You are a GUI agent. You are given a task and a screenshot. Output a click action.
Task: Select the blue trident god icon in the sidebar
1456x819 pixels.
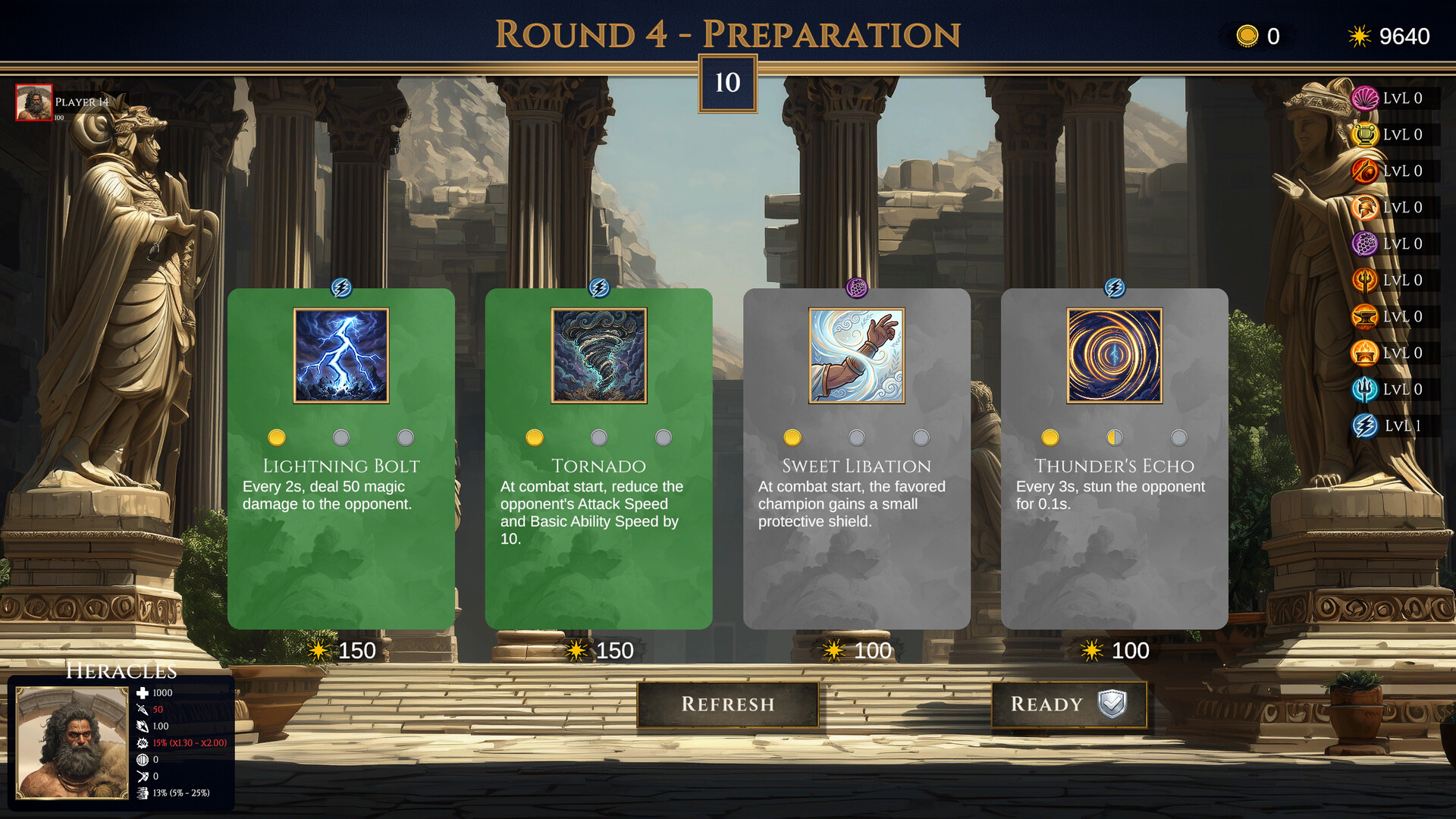pos(1365,389)
